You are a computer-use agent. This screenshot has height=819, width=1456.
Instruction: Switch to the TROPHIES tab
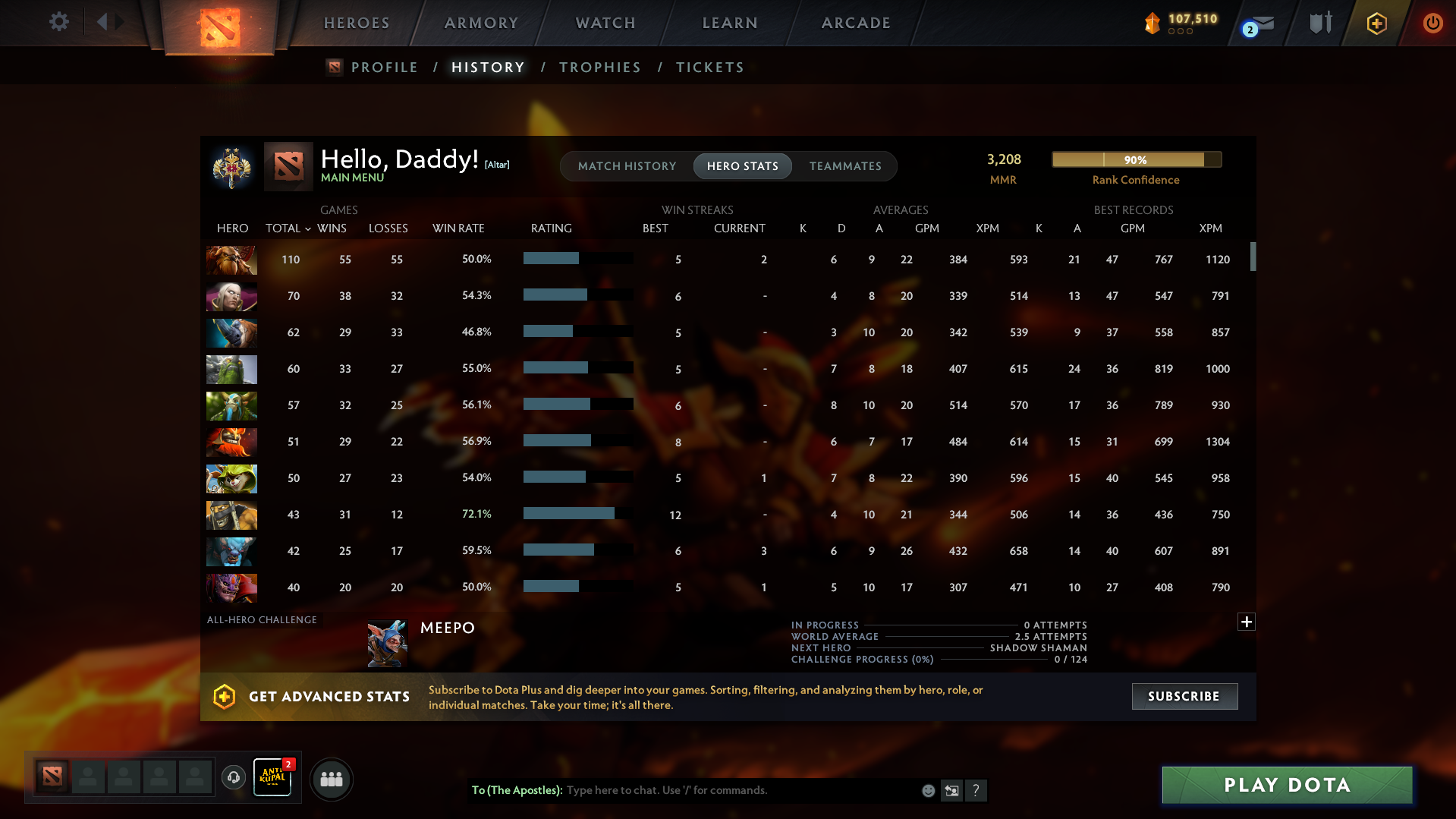pos(599,67)
